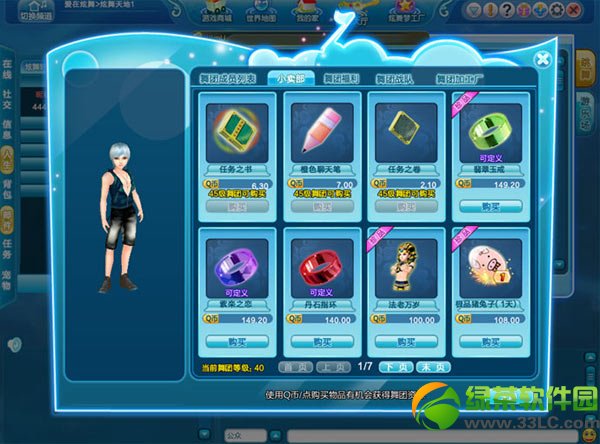The image size is (600, 444).
Task: Buy the 翡翠玉戒 green ring
Action: [x=489, y=206]
